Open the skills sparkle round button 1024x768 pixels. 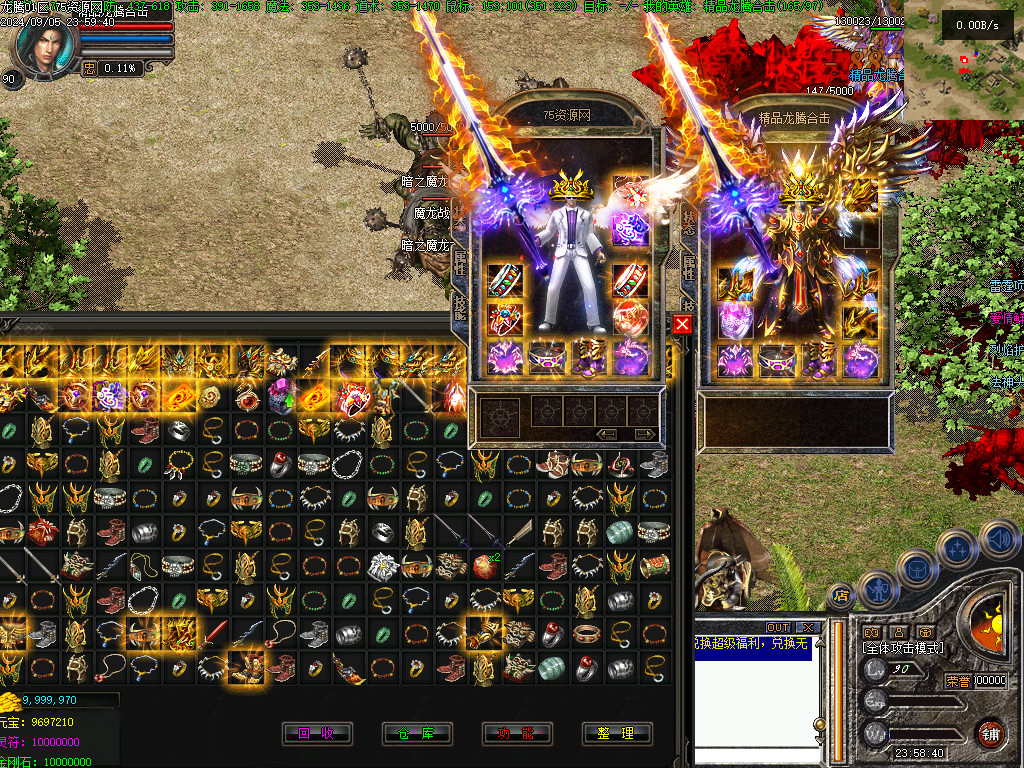click(x=957, y=548)
